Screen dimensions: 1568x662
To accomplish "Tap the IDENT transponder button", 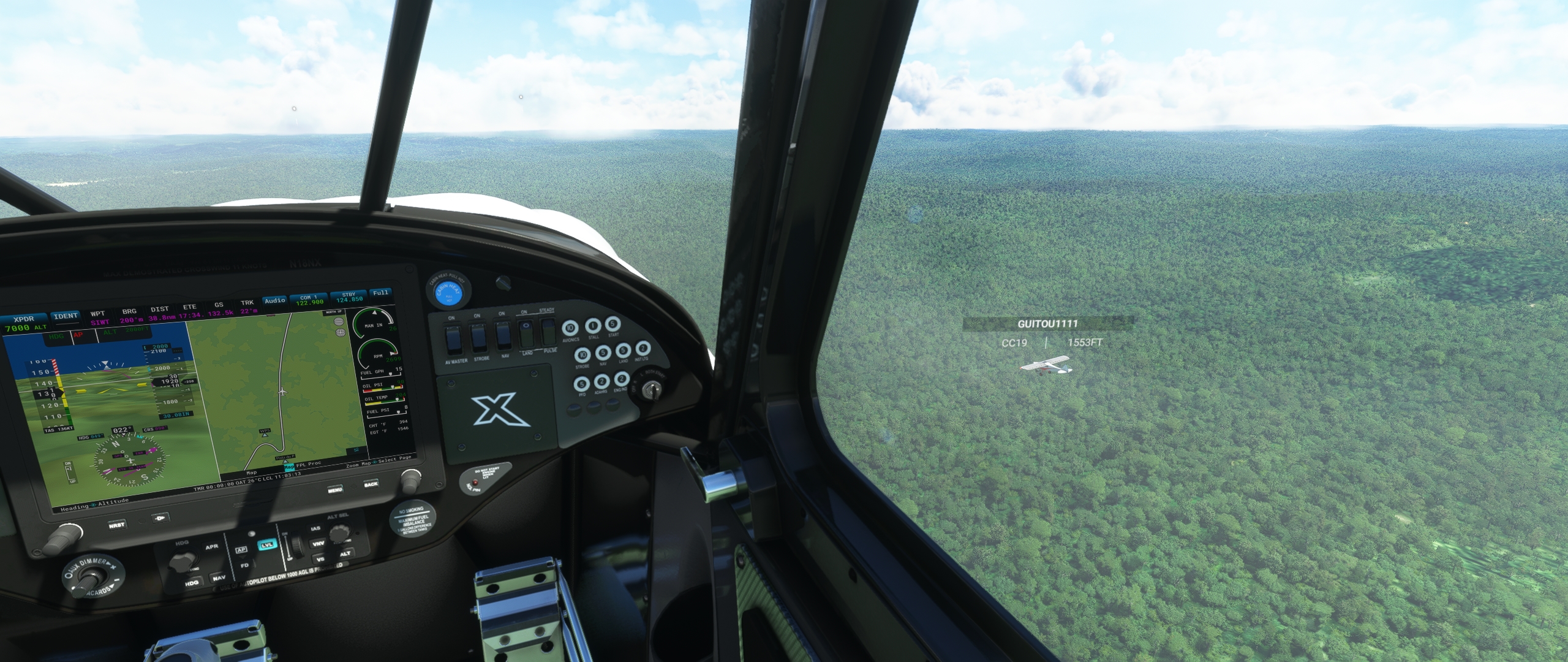I will (x=66, y=316).
